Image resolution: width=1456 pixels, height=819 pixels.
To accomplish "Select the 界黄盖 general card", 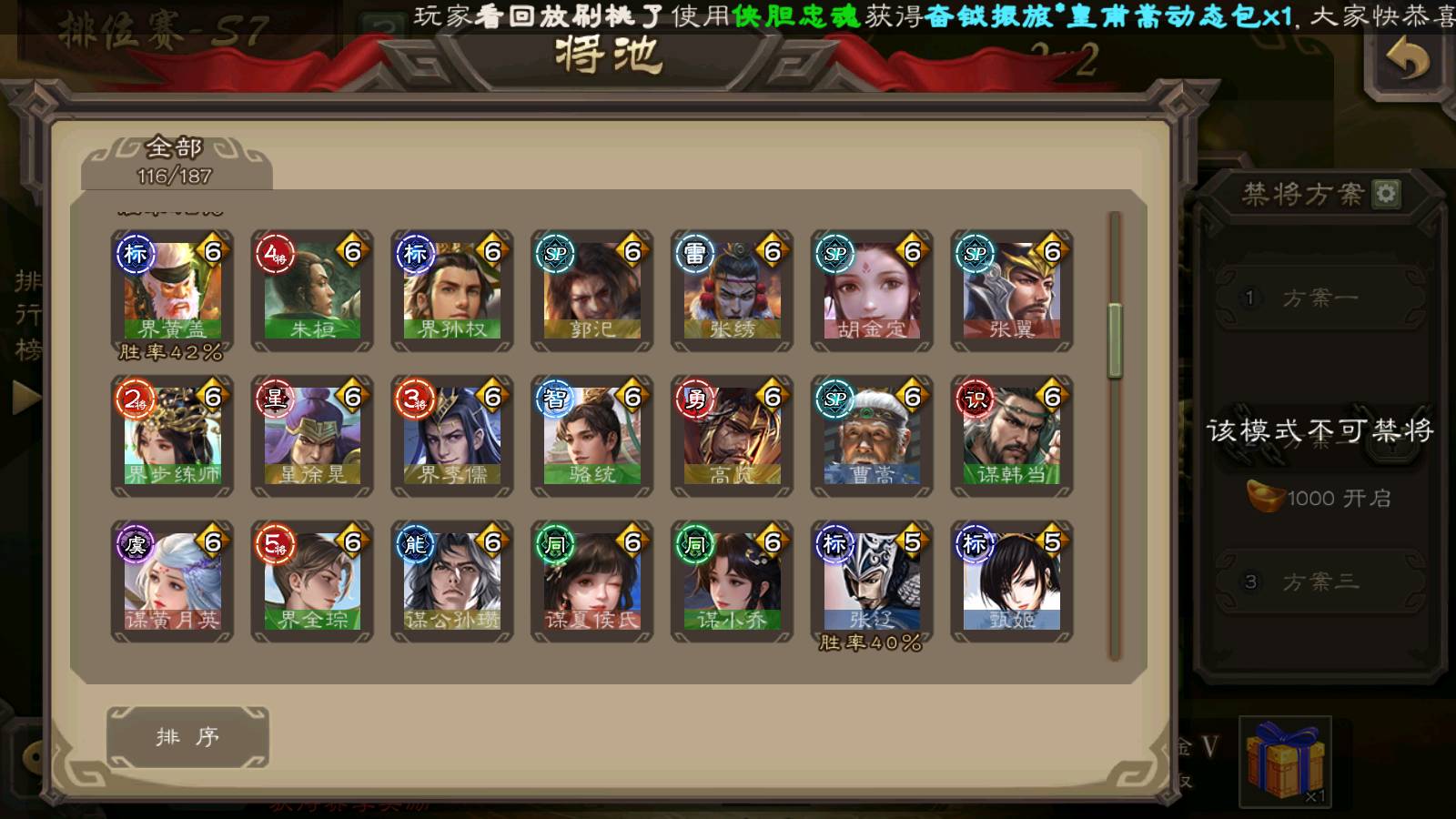I will [172, 290].
